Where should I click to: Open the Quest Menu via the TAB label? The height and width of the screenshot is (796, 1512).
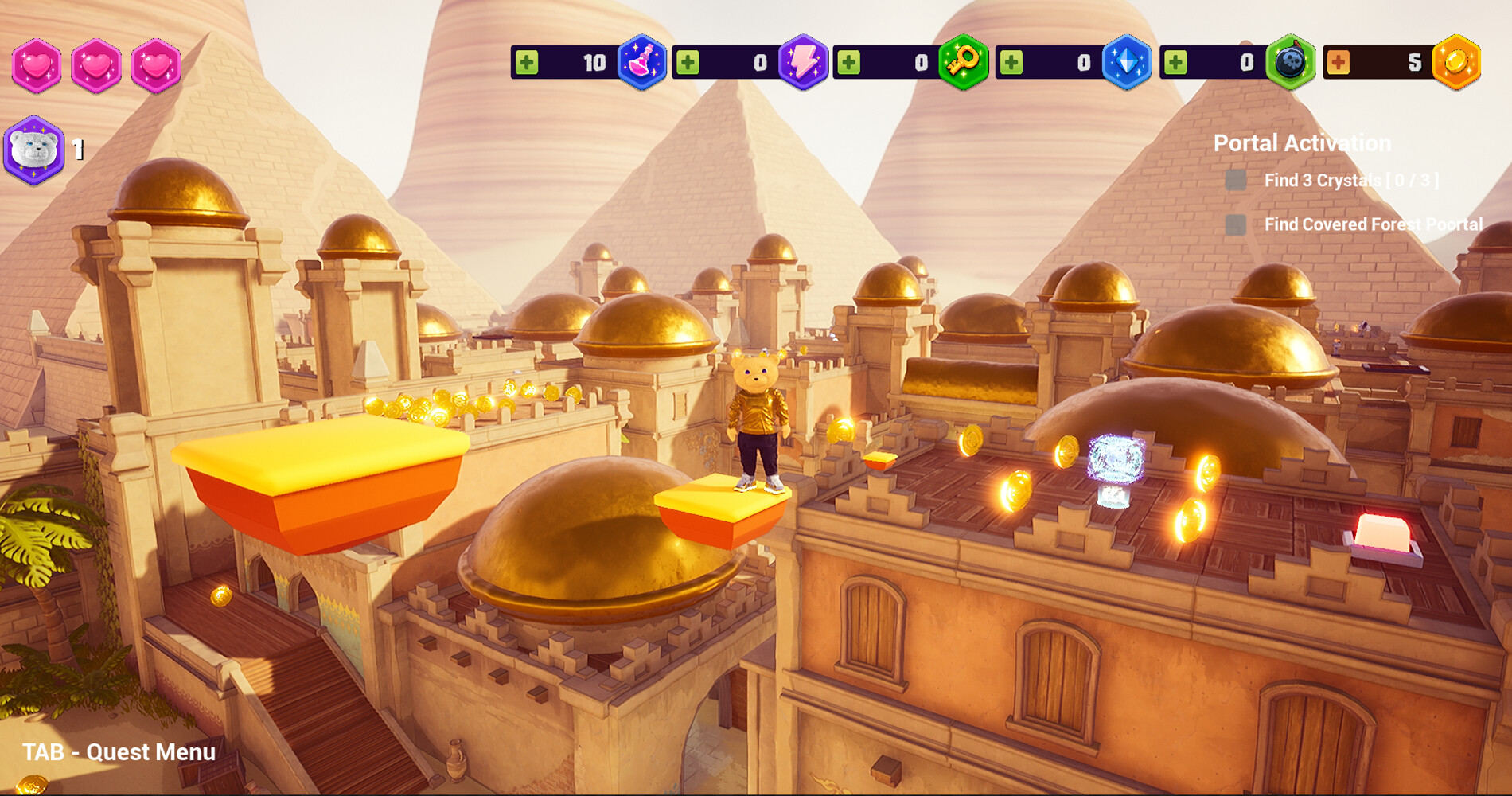point(119,753)
